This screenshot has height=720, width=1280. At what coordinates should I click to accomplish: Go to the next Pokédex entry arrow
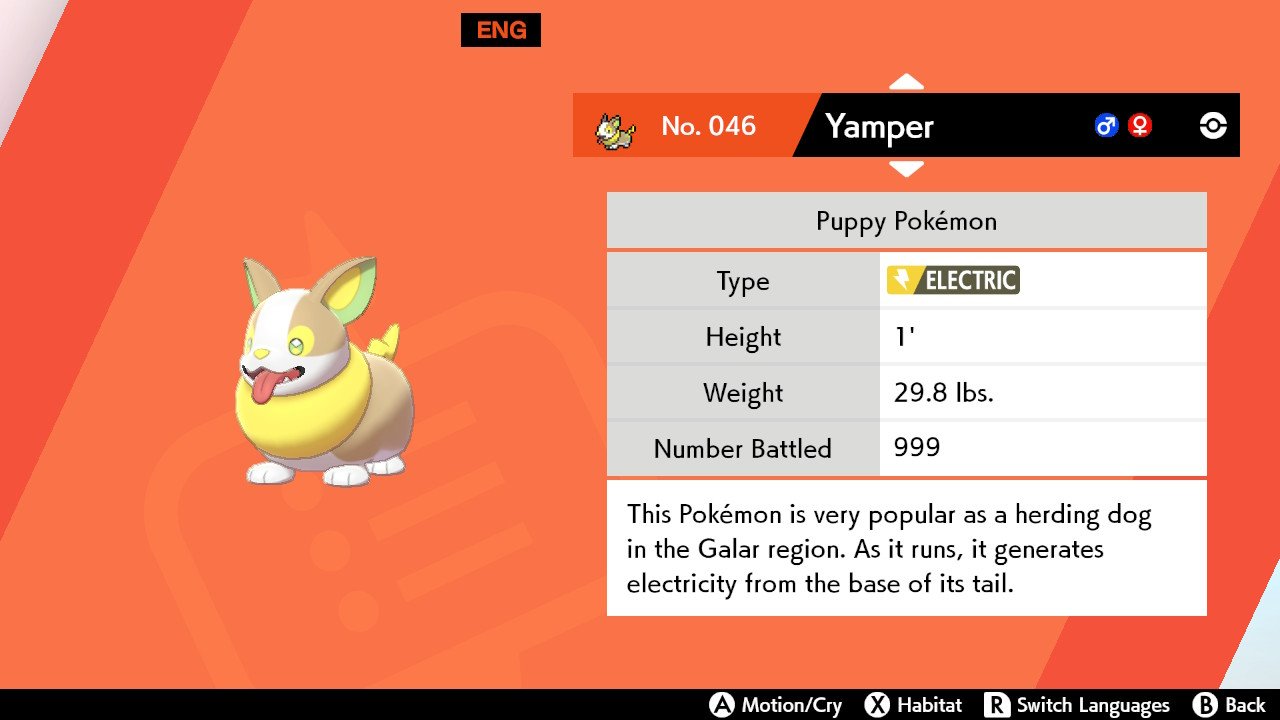(x=906, y=170)
